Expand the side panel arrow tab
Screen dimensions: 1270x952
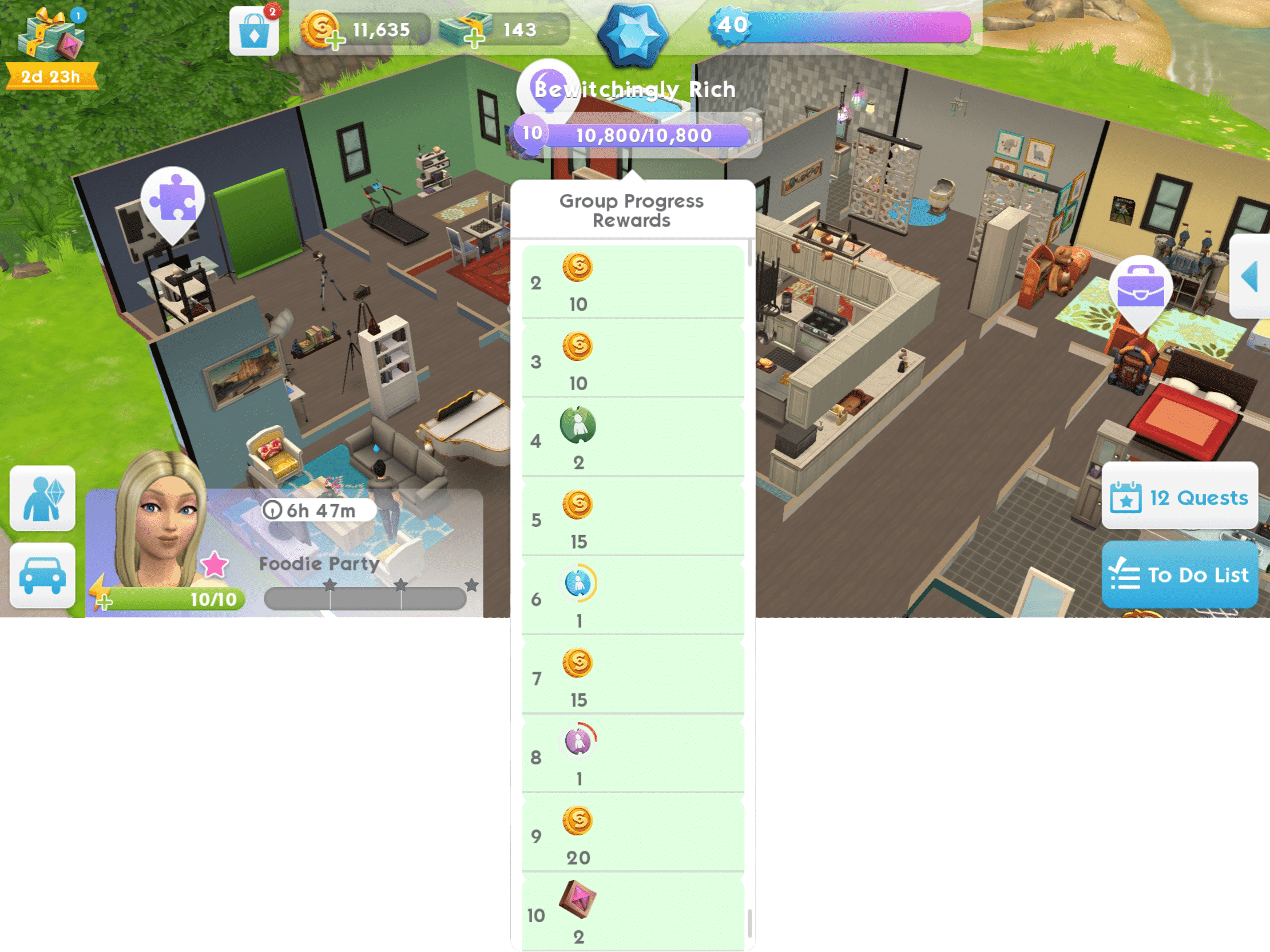click(1251, 276)
